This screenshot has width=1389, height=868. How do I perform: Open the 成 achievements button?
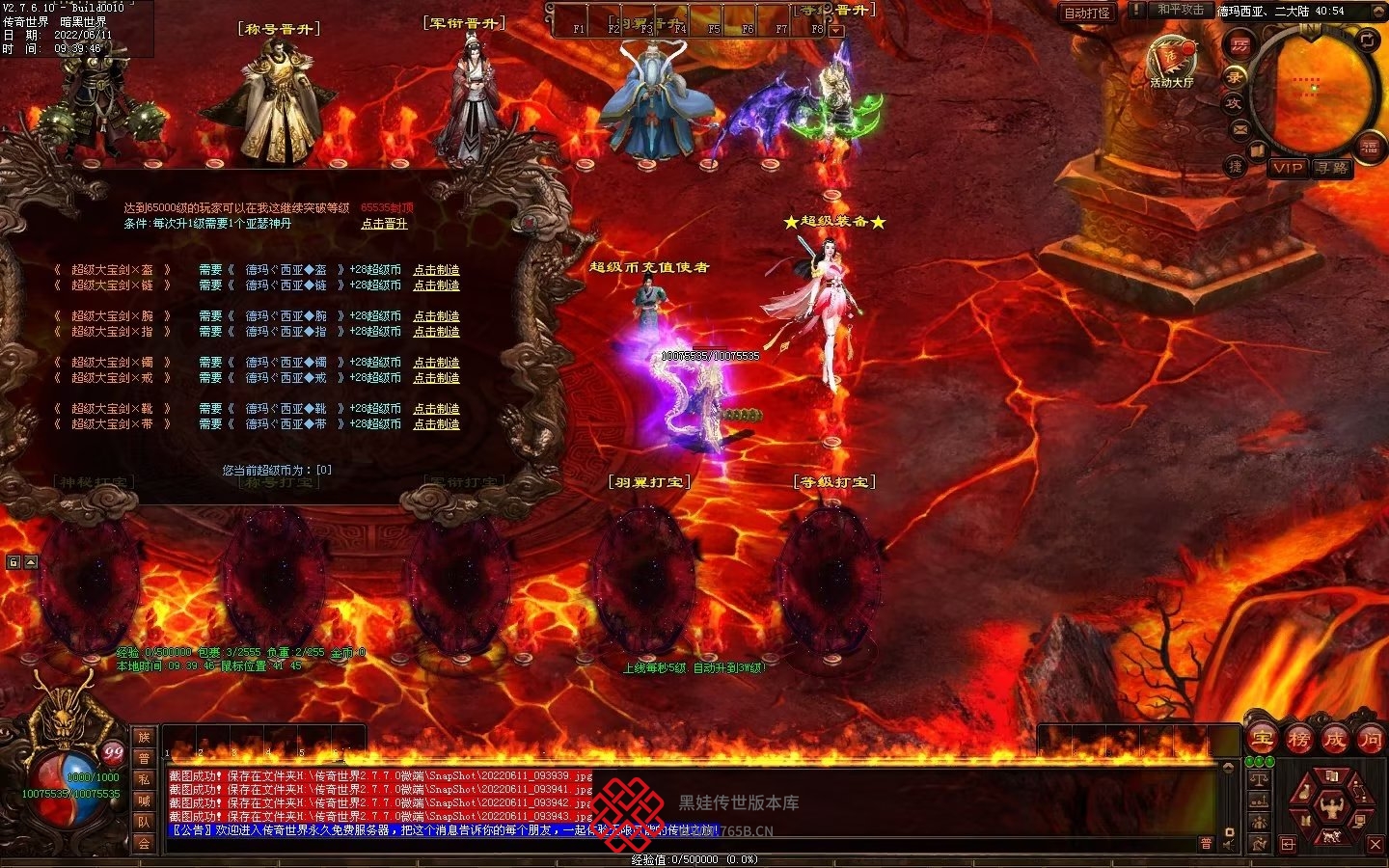[1334, 740]
